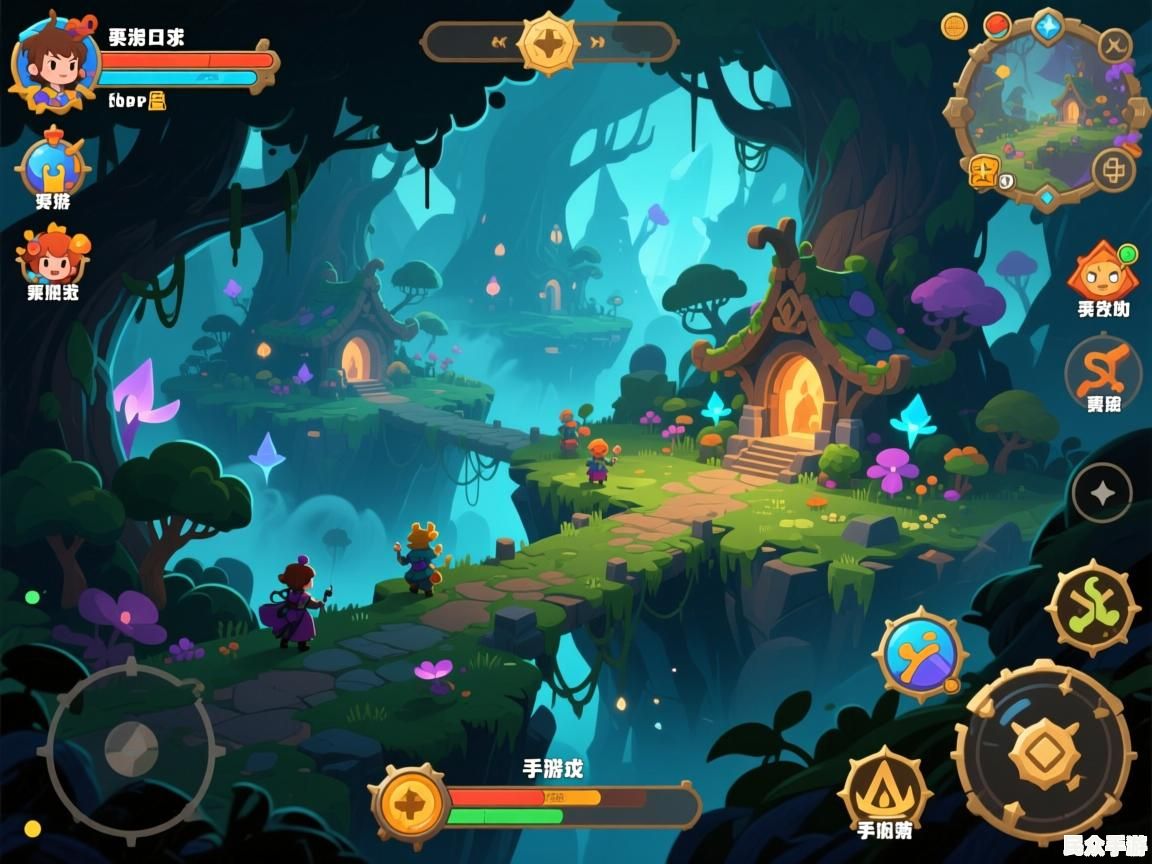The image size is (1152, 864).
Task: Tap the blue potion flask icon
Action: [52, 167]
